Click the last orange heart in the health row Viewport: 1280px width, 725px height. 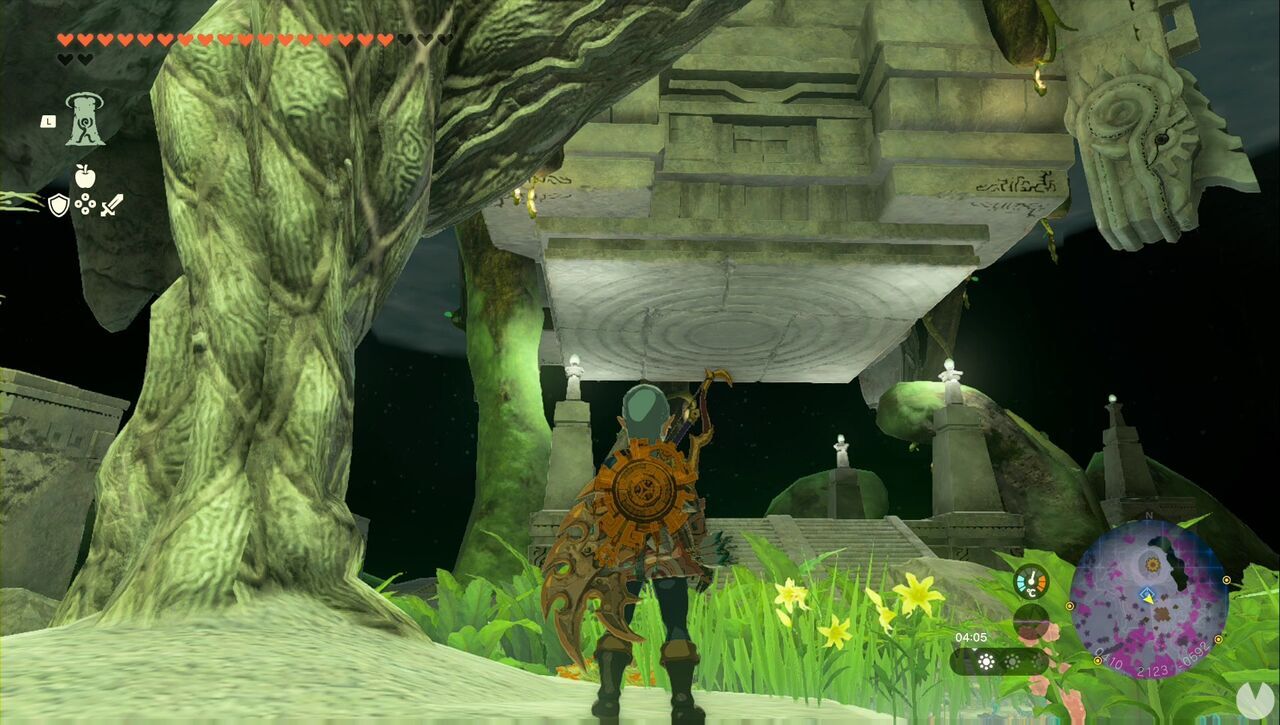pyautogui.click(x=385, y=41)
